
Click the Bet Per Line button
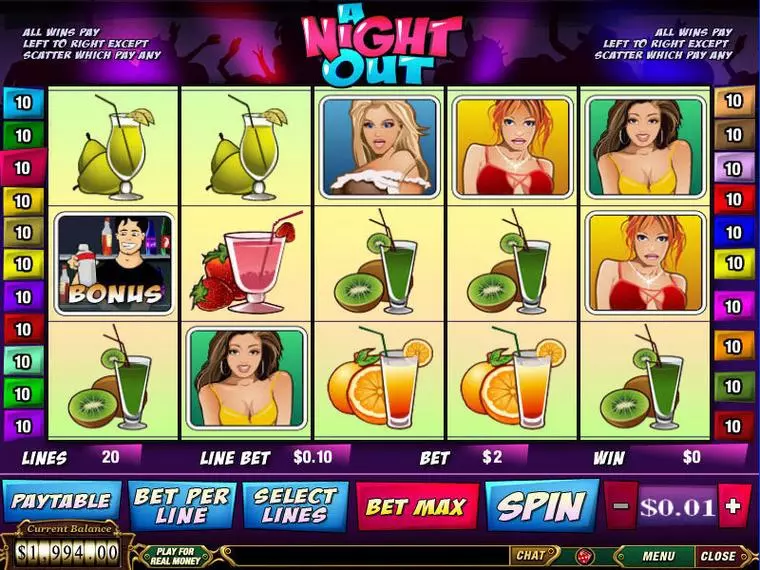pyautogui.click(x=181, y=505)
